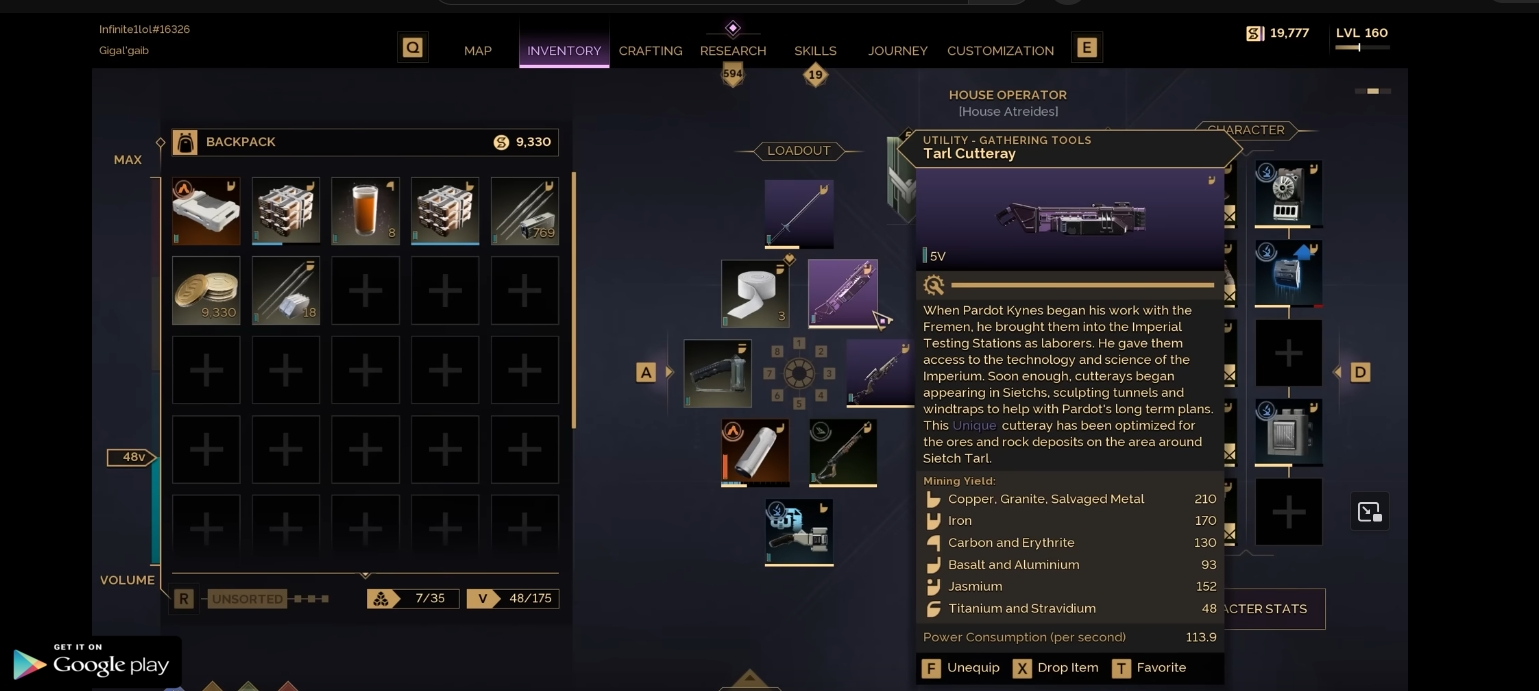The image size is (1539, 691).
Task: Choose the white bandage roll in loadout
Action: 755,293
